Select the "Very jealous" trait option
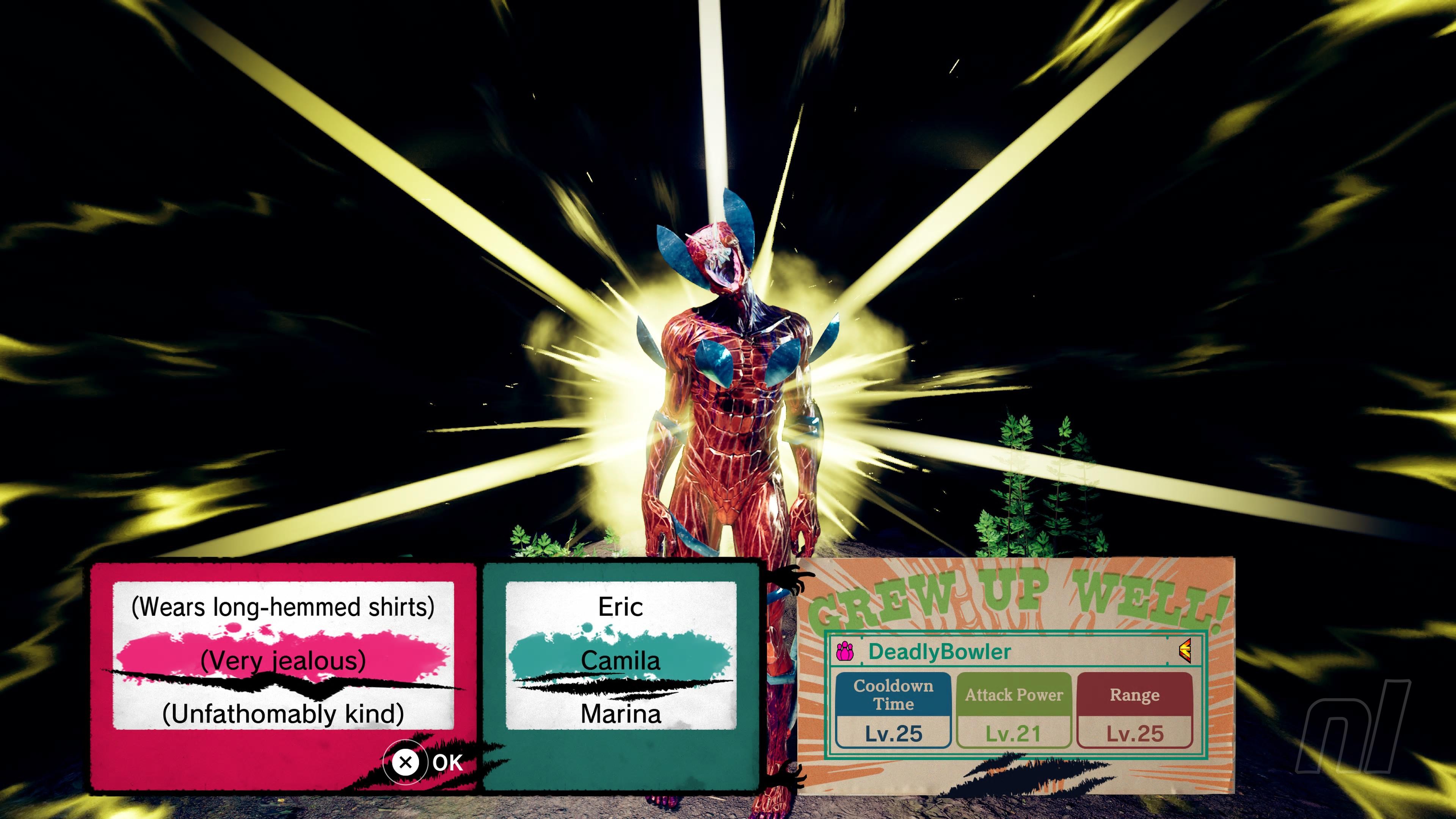The height and width of the screenshot is (819, 1456). pos(282,660)
